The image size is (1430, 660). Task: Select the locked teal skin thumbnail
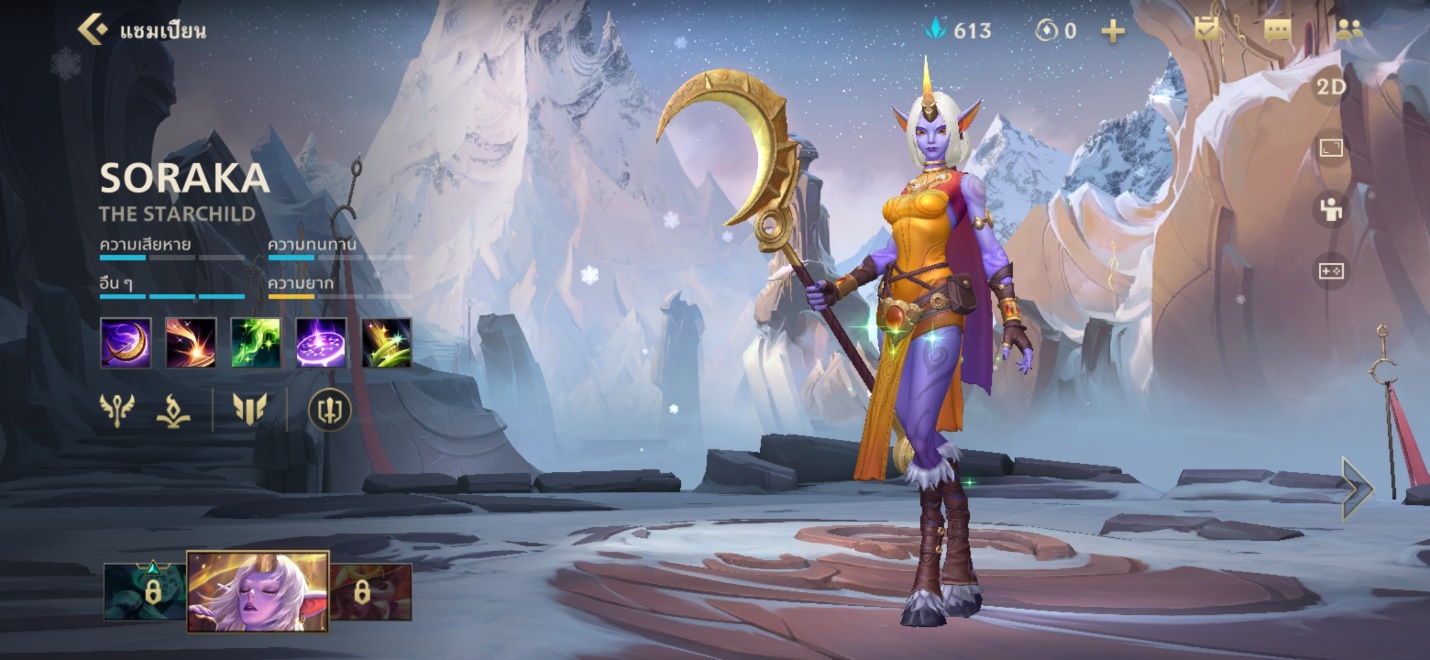(145, 592)
